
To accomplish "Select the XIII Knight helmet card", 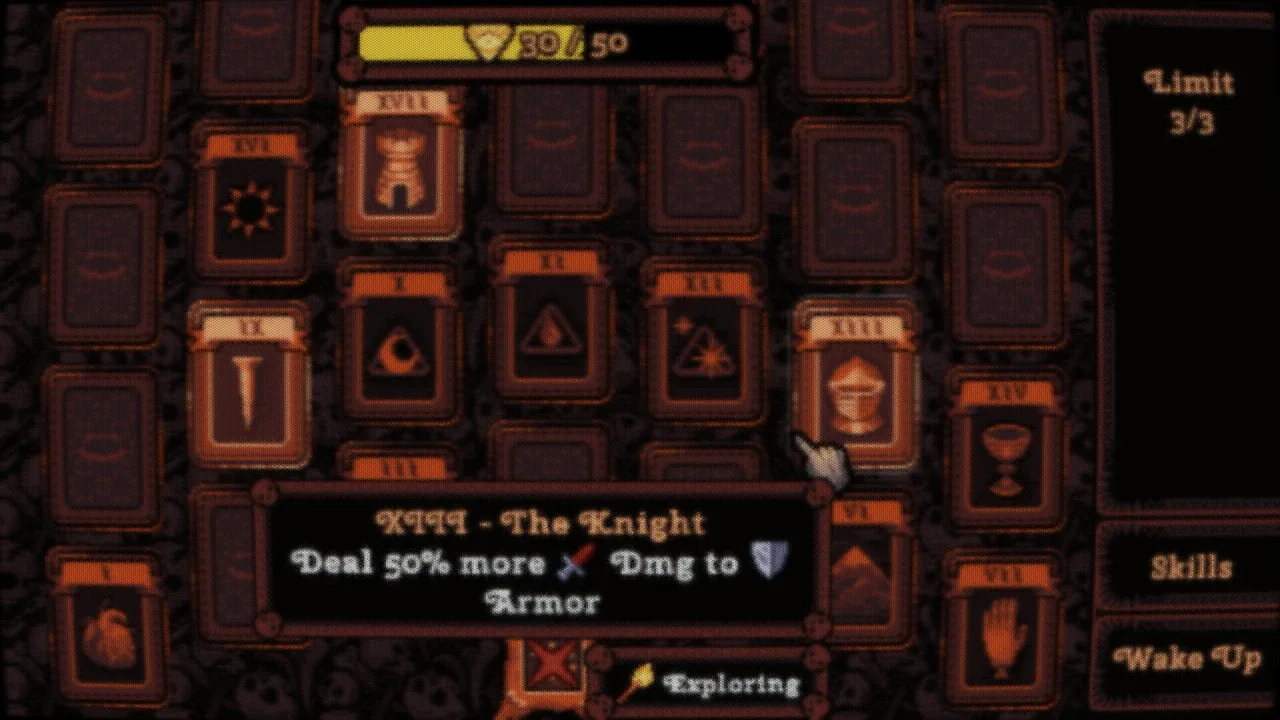I will coord(855,385).
